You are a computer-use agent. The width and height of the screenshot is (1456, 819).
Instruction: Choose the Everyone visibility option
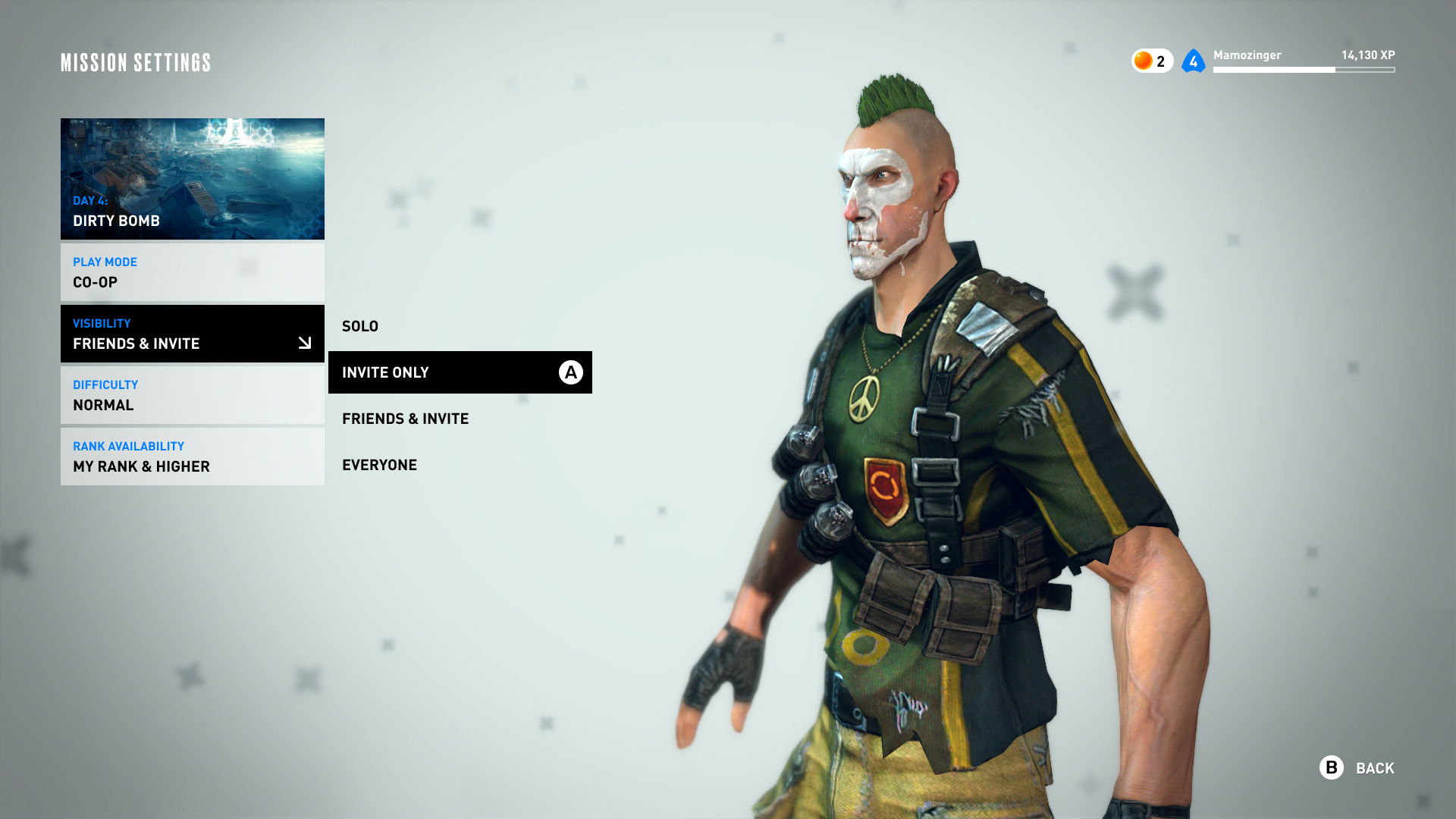pyautogui.click(x=379, y=465)
